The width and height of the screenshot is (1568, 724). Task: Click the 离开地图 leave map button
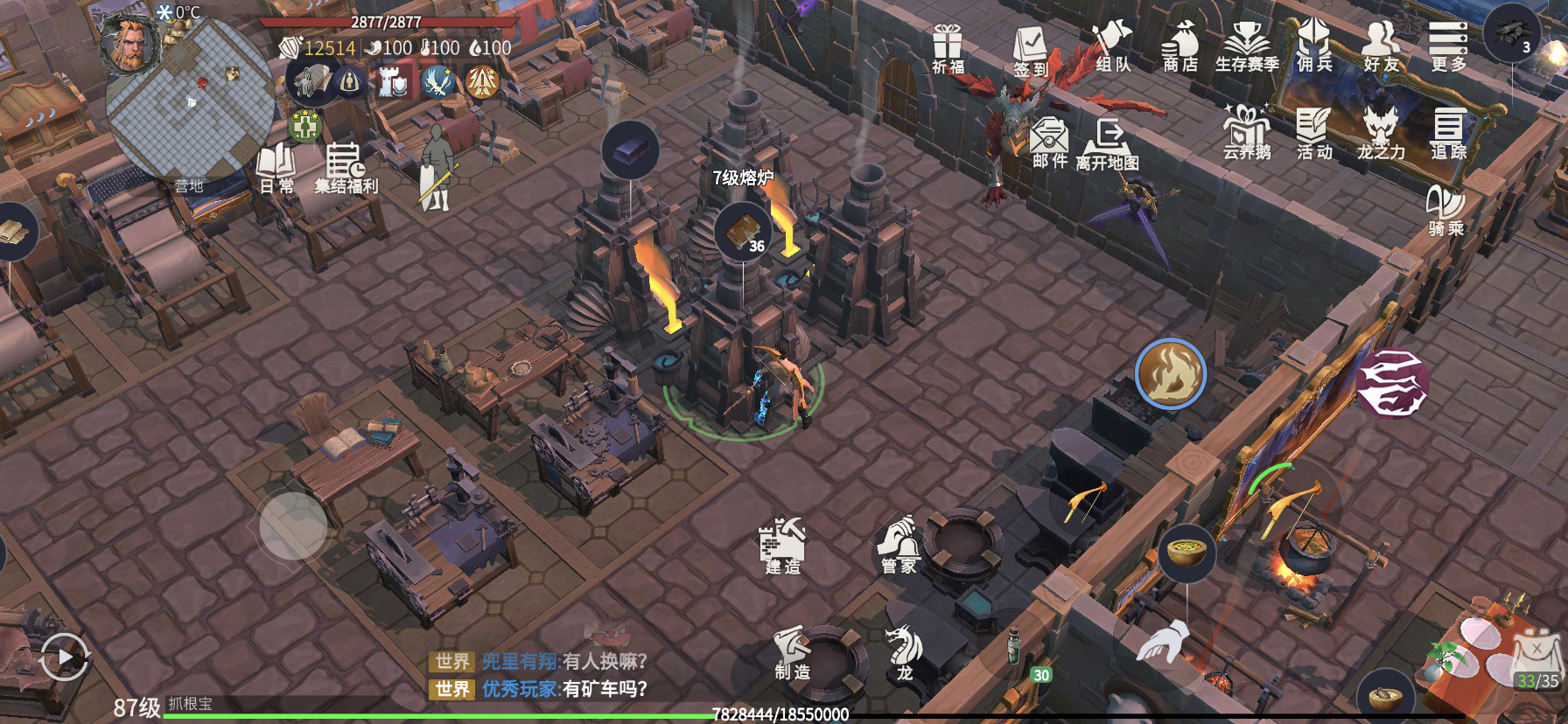[1108, 143]
